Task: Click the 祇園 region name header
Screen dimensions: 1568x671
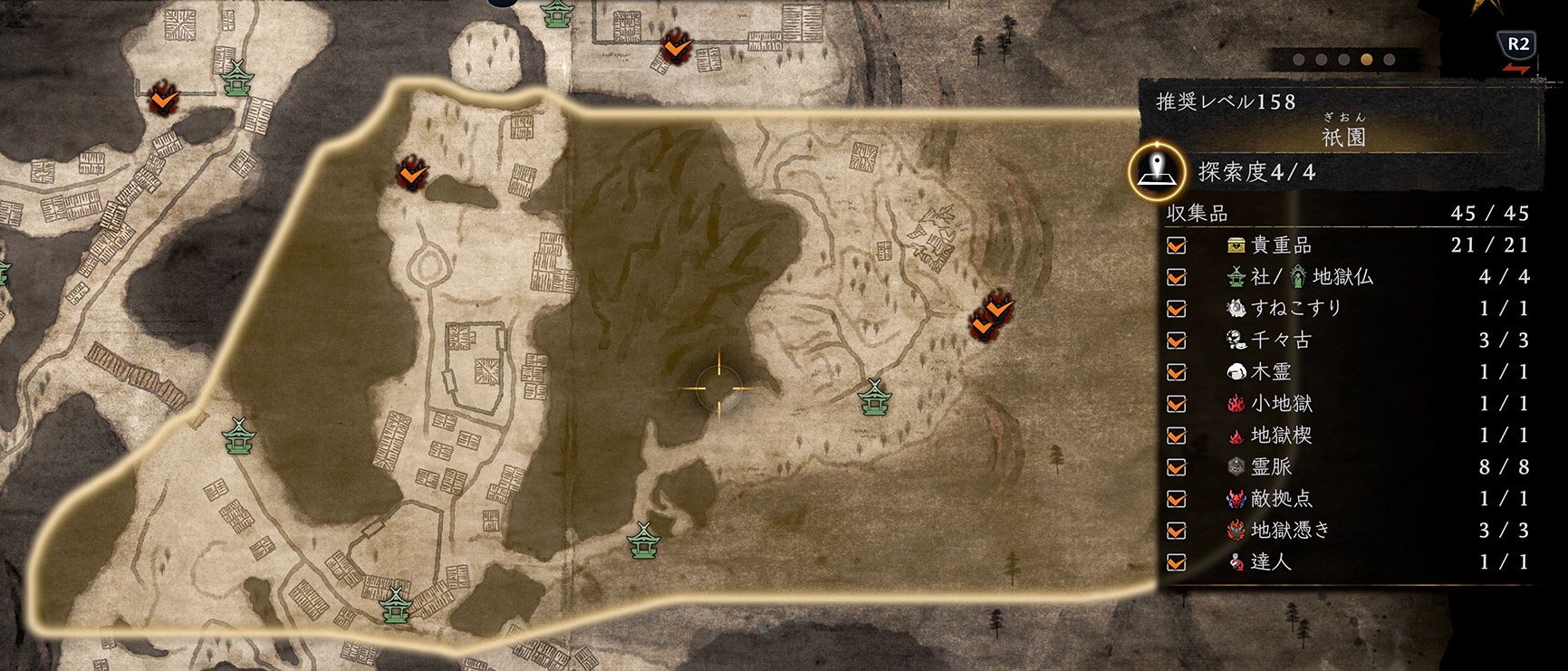Action: coord(1343,138)
